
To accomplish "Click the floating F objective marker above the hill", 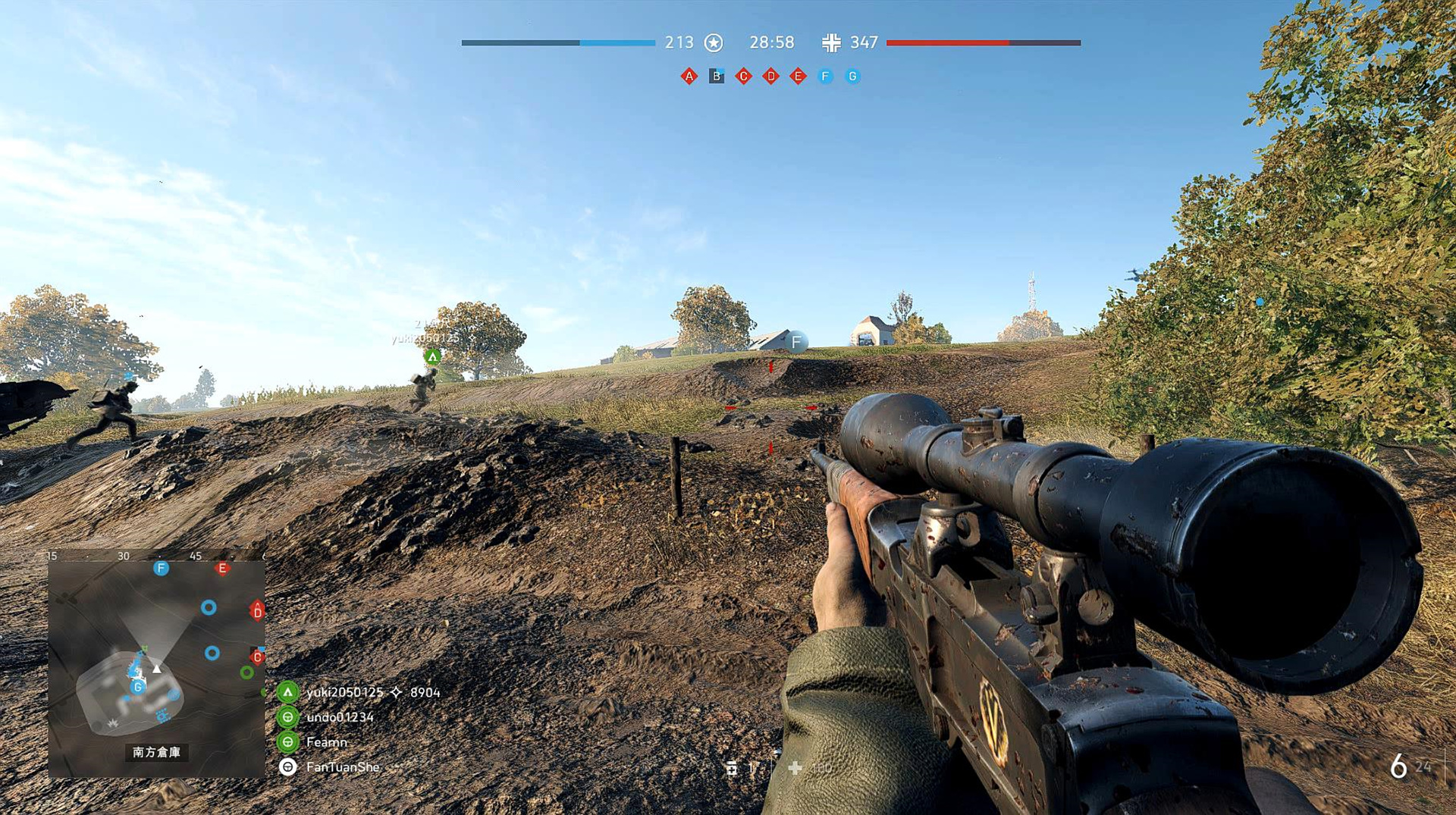I will pos(796,342).
